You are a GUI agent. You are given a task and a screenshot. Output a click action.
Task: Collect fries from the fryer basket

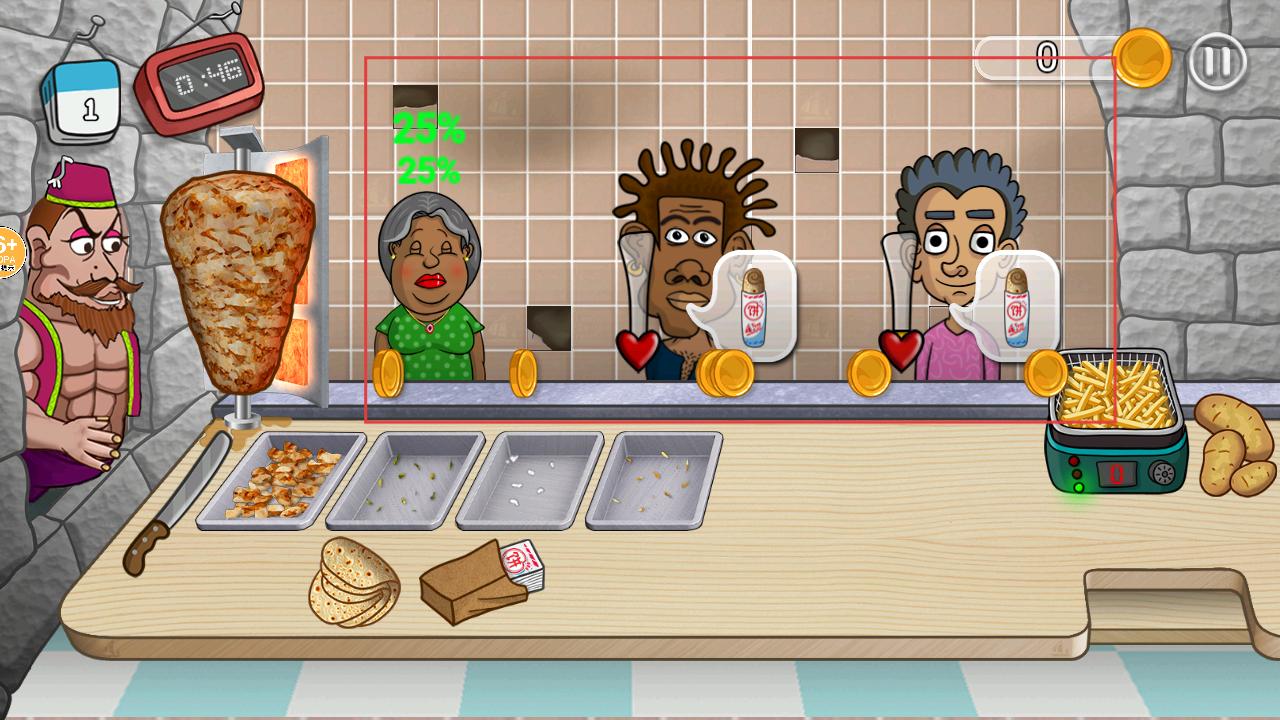(1112, 391)
